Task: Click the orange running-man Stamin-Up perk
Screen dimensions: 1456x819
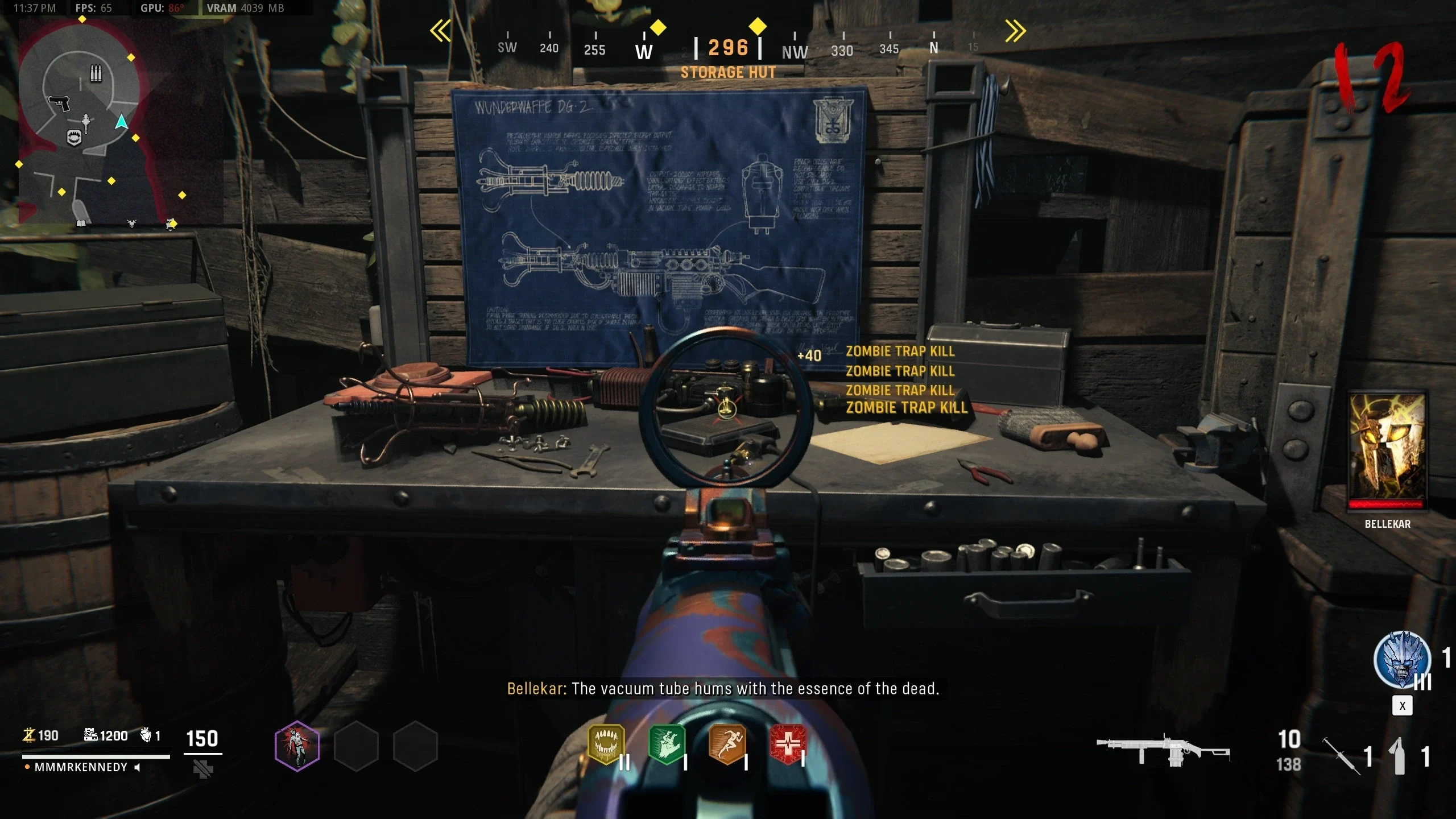Action: pos(727,743)
